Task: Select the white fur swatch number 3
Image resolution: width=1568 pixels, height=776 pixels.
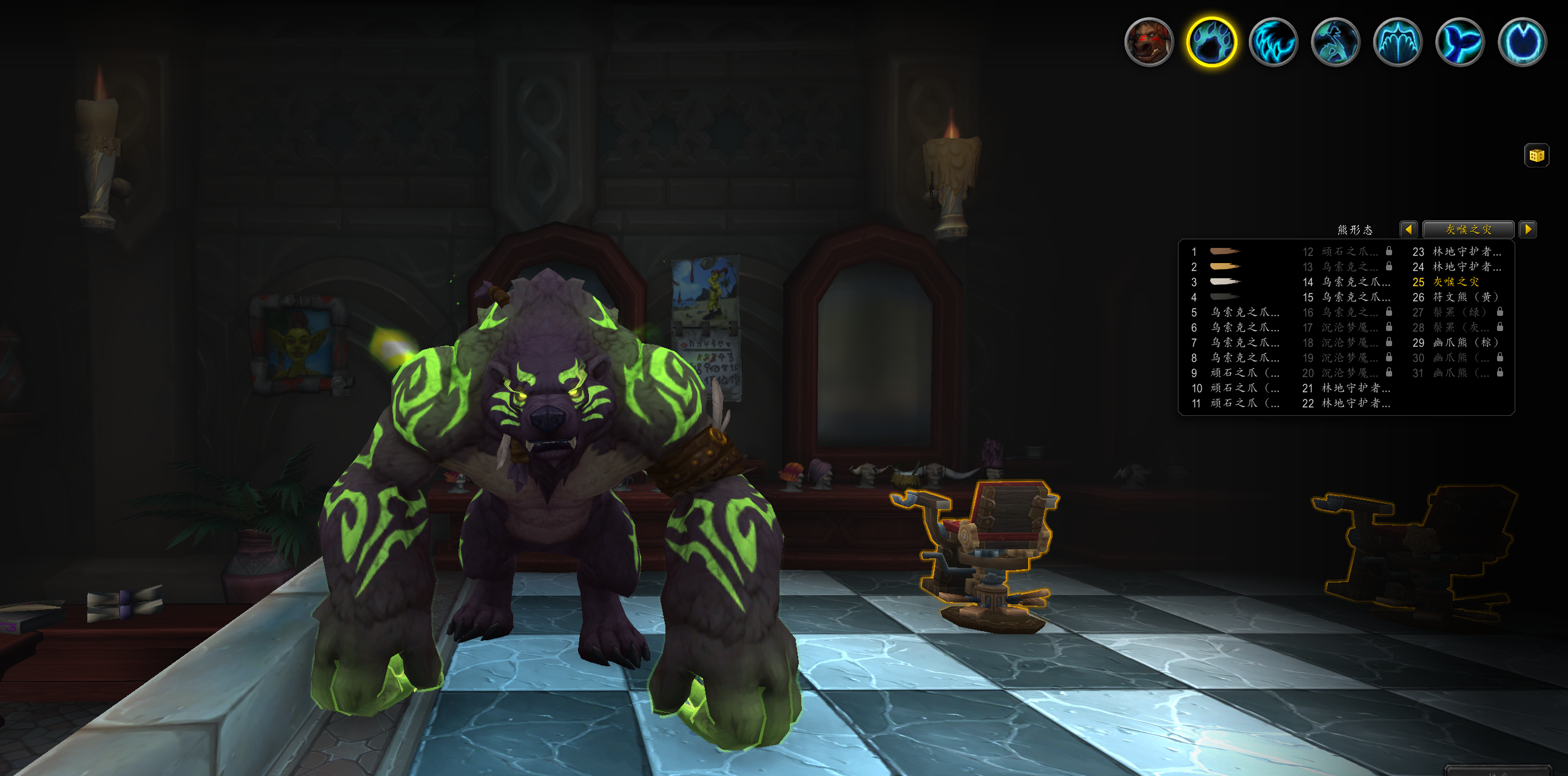Action: 1224,281
